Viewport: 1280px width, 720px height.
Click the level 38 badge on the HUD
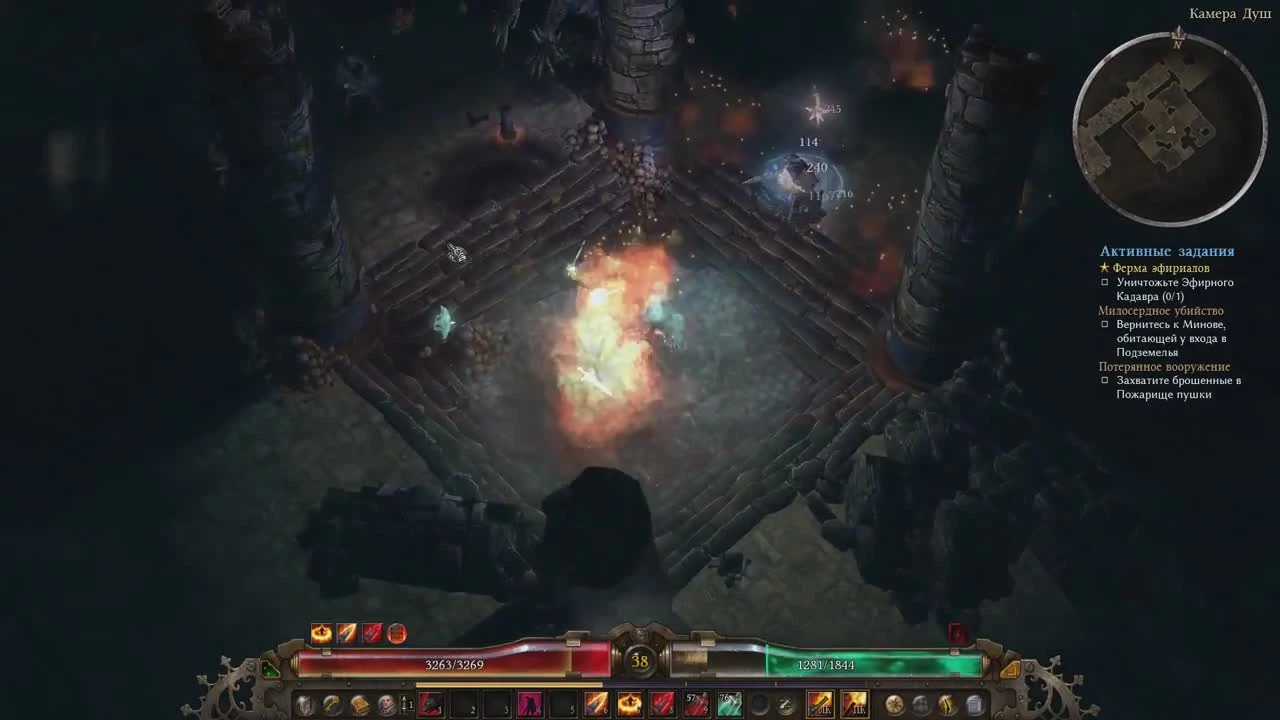[x=640, y=659]
